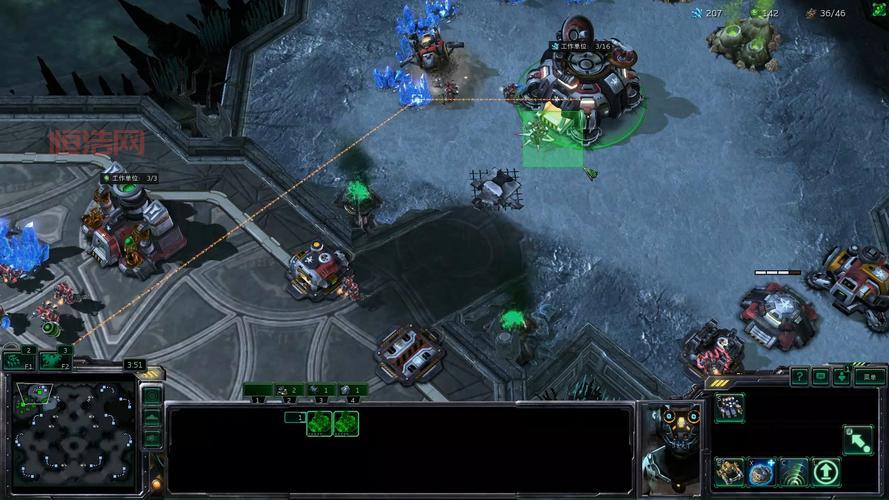Open the help question-mark button
Image resolution: width=889 pixels, height=500 pixels.
[x=799, y=376]
